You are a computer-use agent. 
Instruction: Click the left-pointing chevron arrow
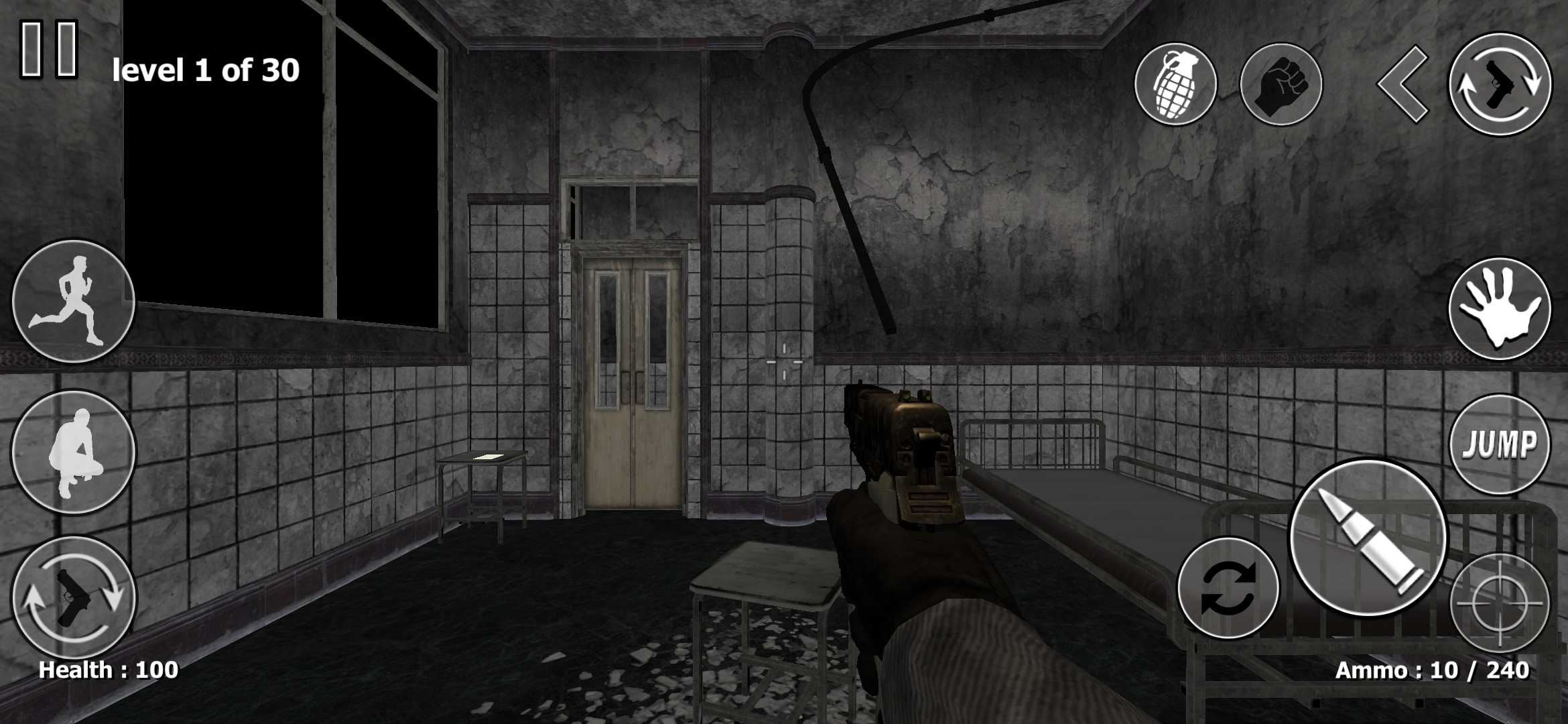click(1402, 84)
